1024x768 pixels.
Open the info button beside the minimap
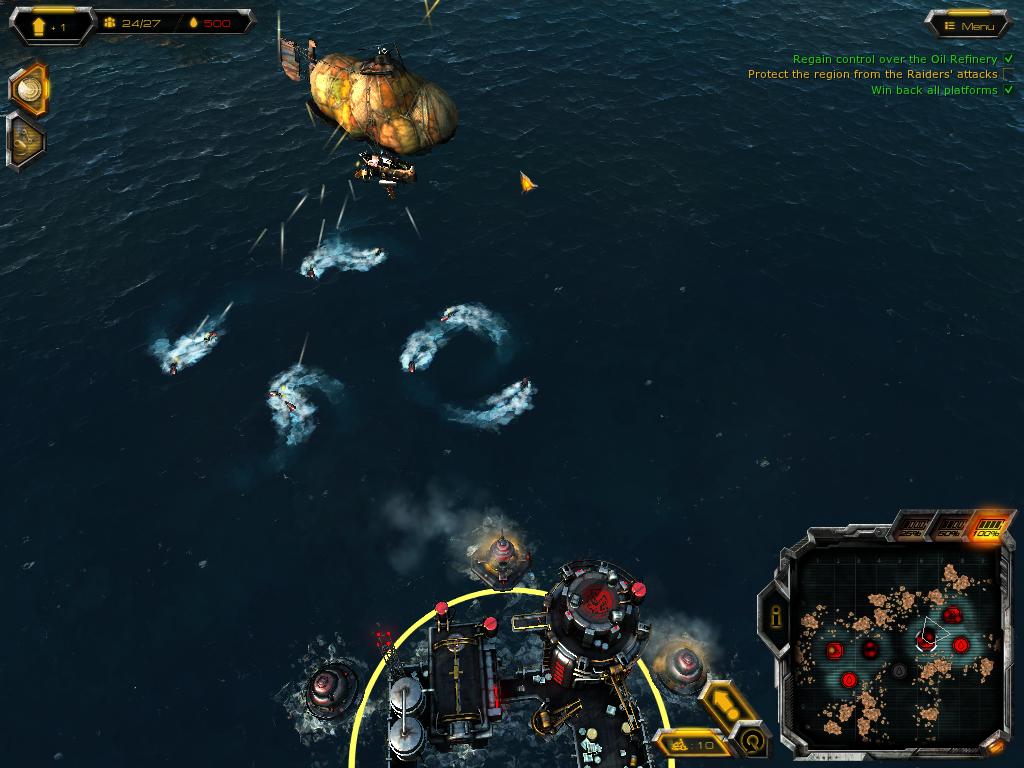pos(774,614)
